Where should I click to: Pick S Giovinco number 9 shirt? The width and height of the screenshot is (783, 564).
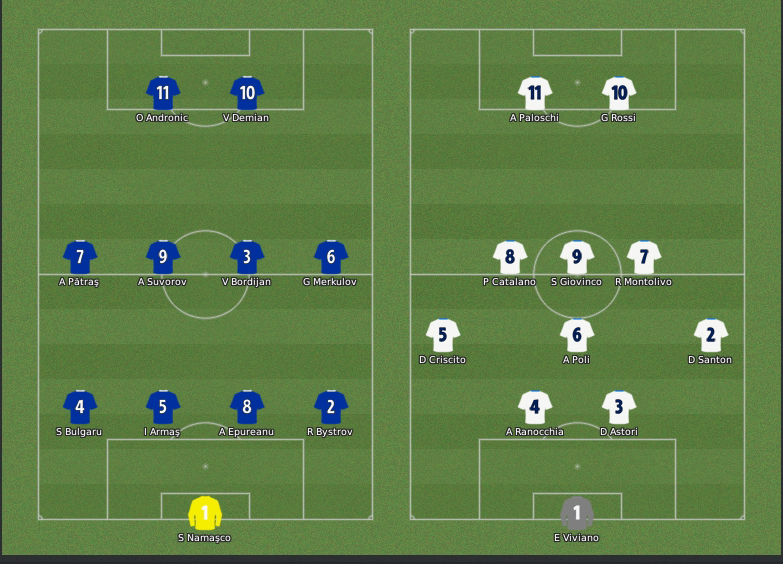(577, 257)
